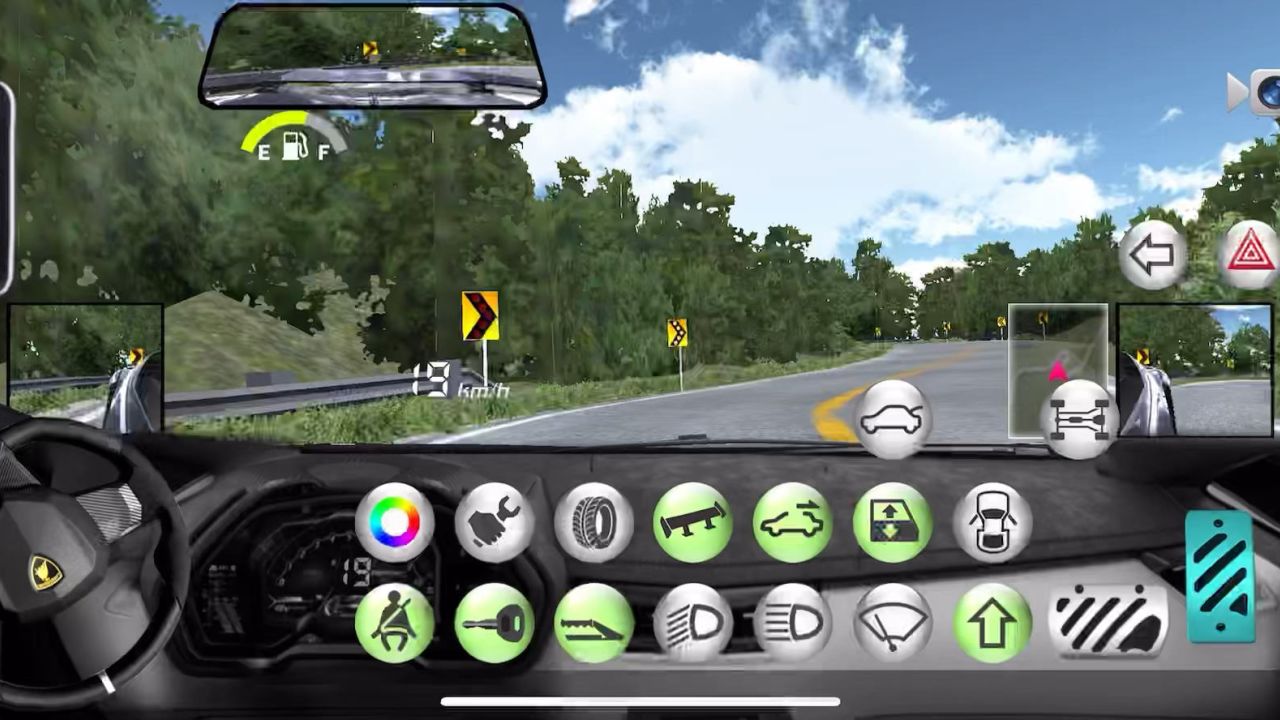Screen dimensions: 1280x720
Task: Select the tire options button
Action: (594, 523)
